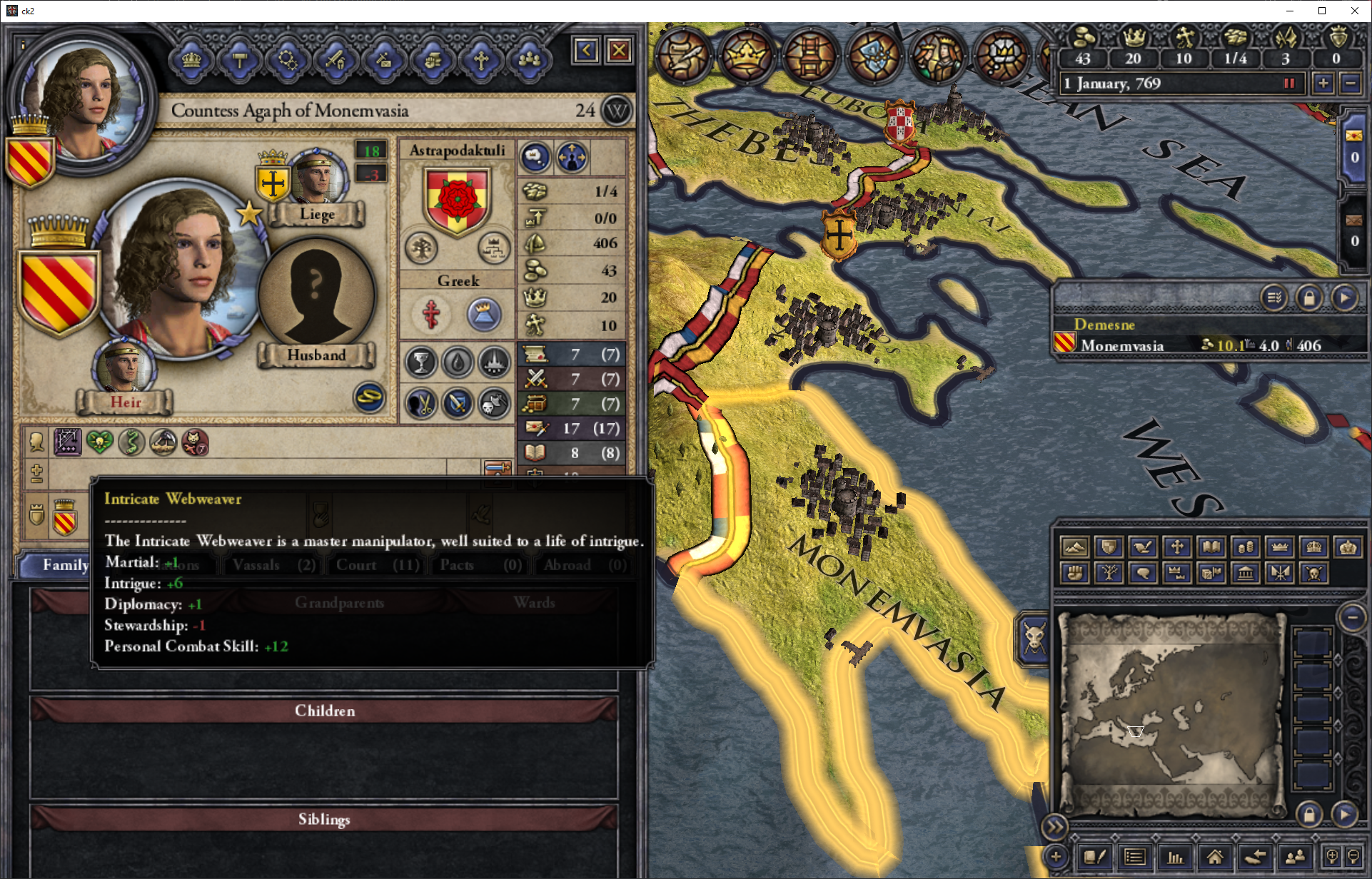Screen dimensions: 1372x879
Task: Expand the Siblings section
Action: click(324, 819)
